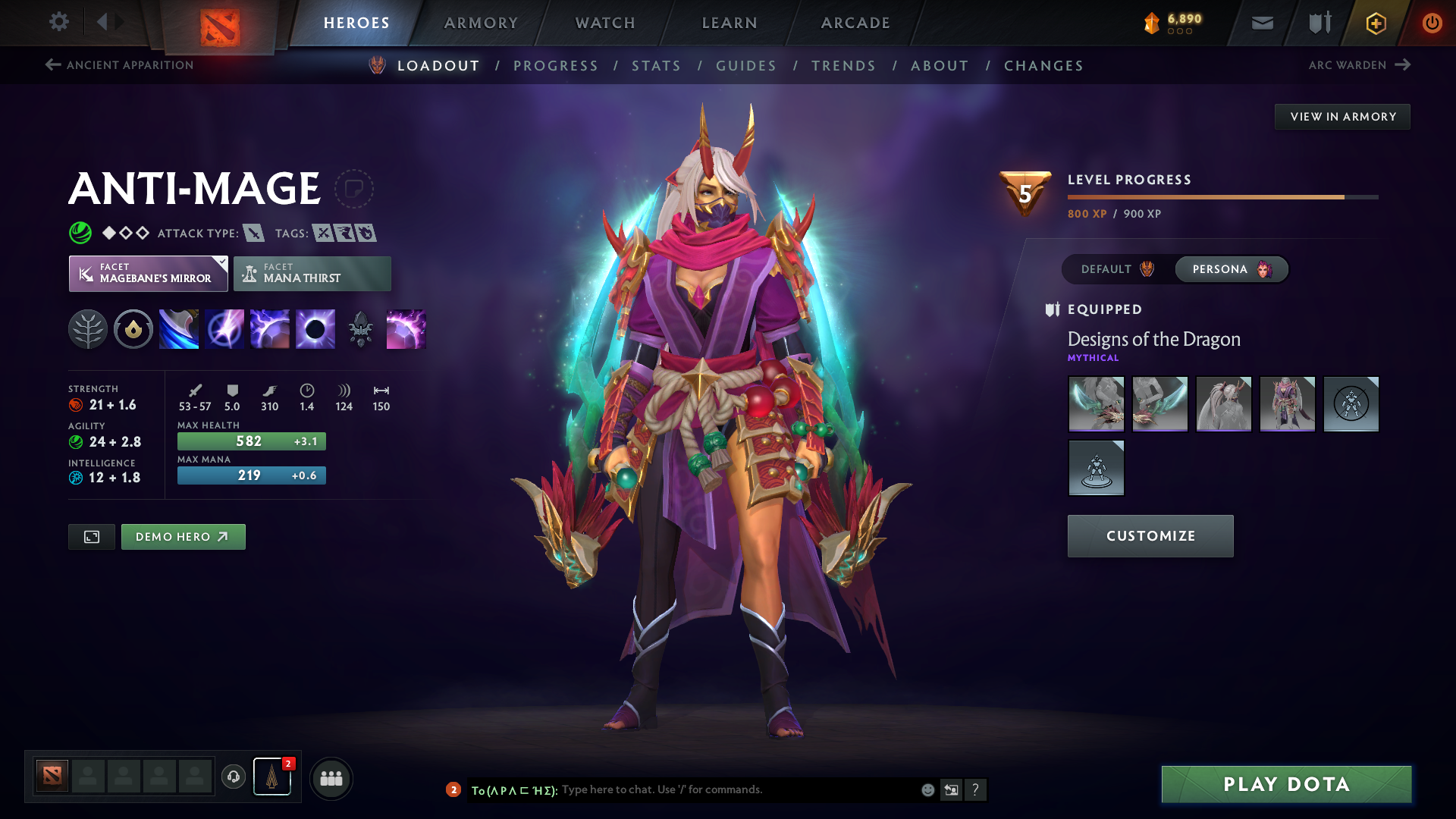Click the settings gear icon
Image resolution: width=1456 pixels, height=819 pixels.
[58, 22]
